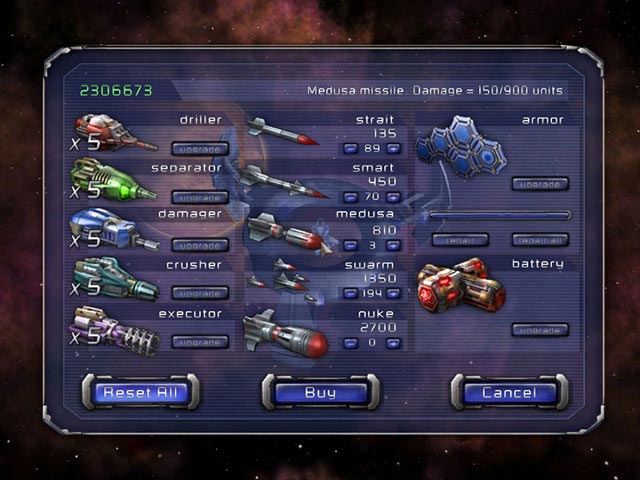Click the Reset All button

(x=140, y=392)
